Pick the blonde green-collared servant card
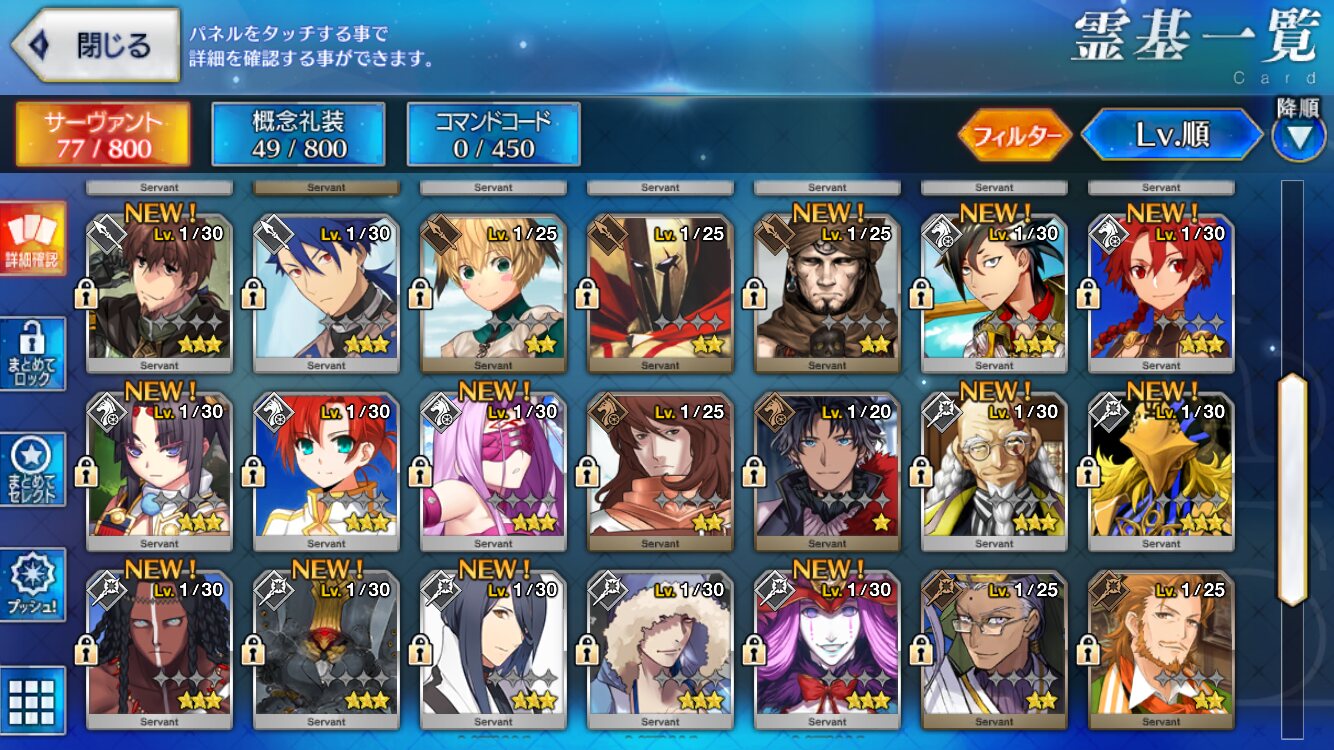 tap(493, 290)
